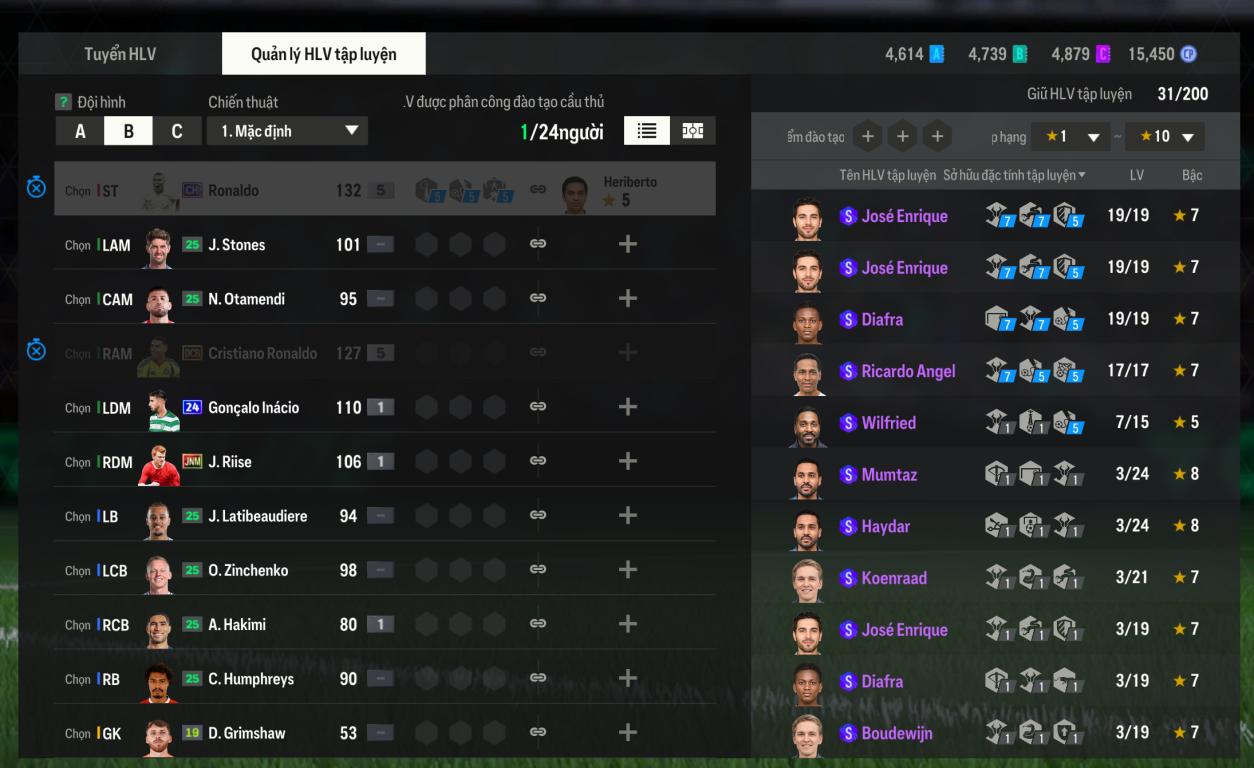Select the Quản lý HLV tập luyện tab
Image resolution: width=1254 pixels, height=768 pixels.
(x=323, y=54)
